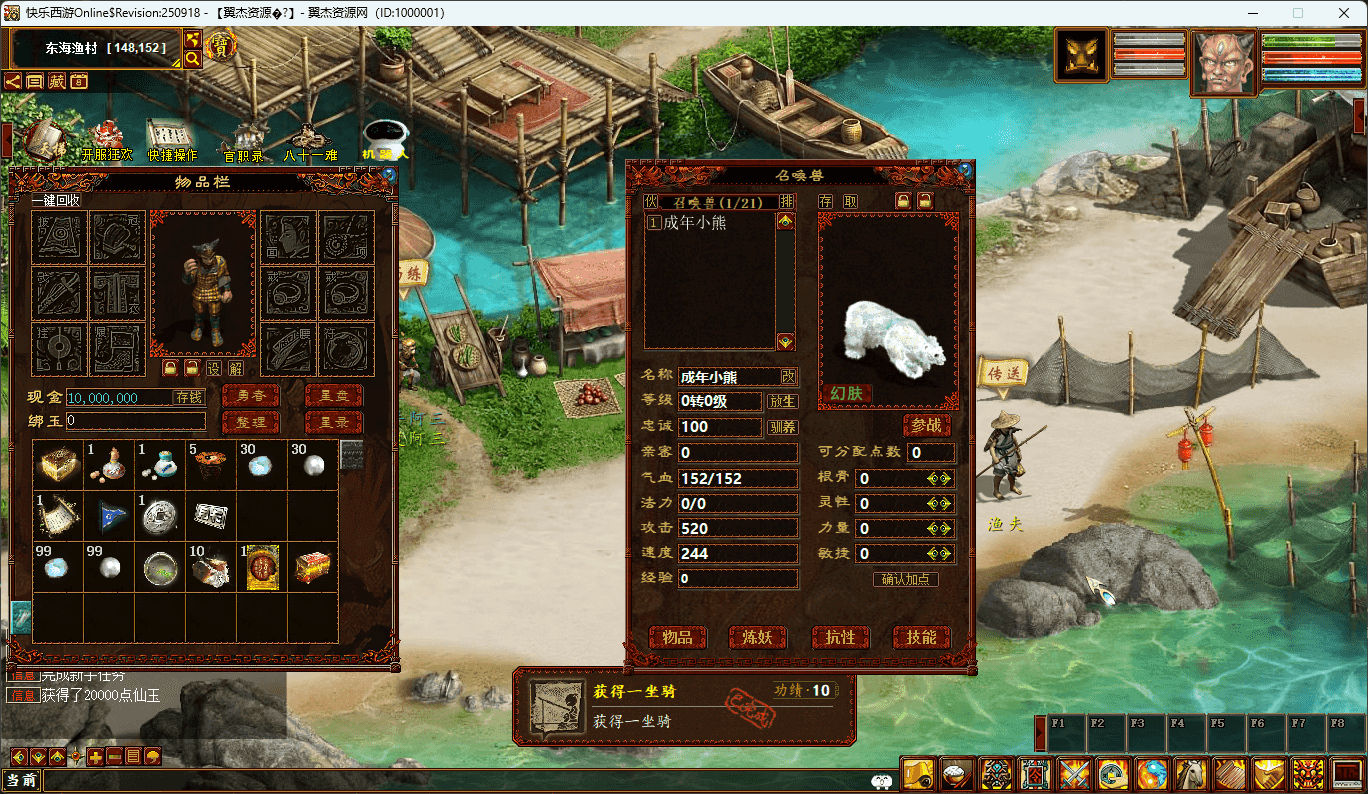Select the golden treasure chest item slot
This screenshot has height=794, width=1368.
[58, 465]
